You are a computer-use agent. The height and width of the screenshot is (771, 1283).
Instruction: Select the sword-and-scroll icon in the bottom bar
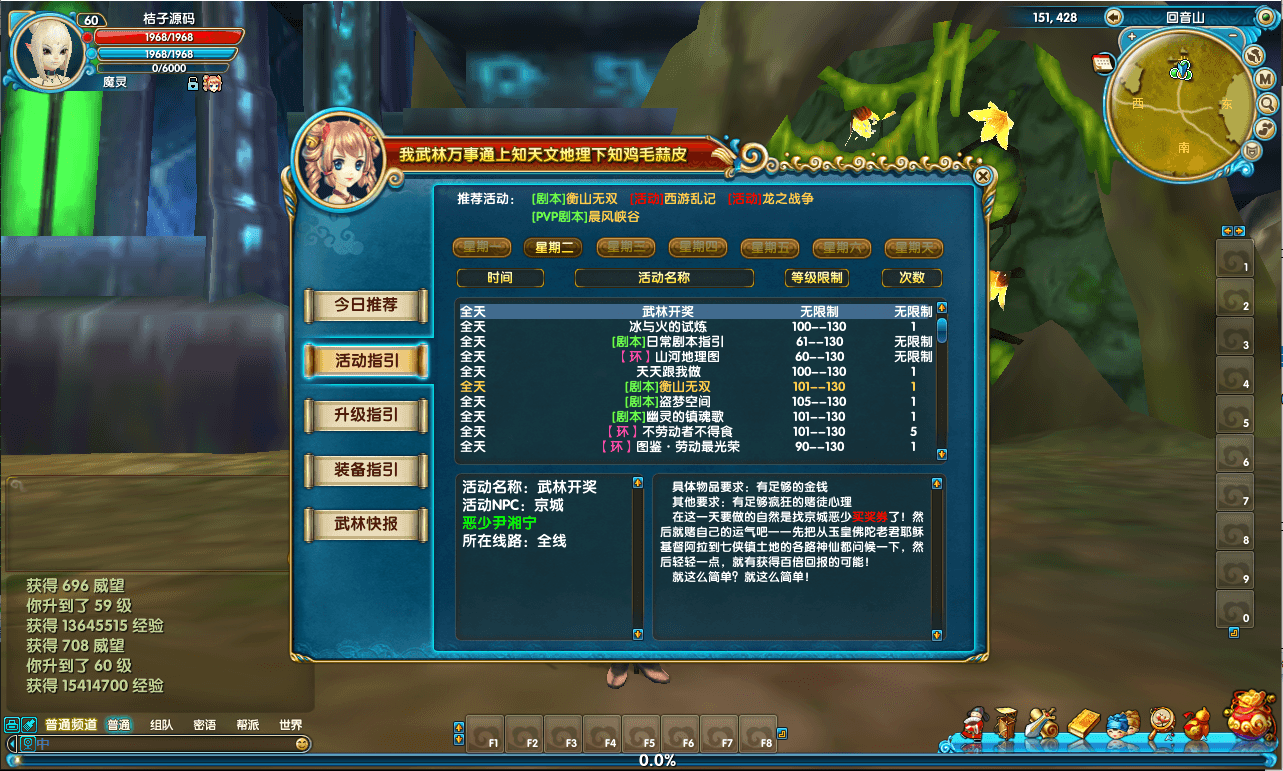click(1040, 722)
